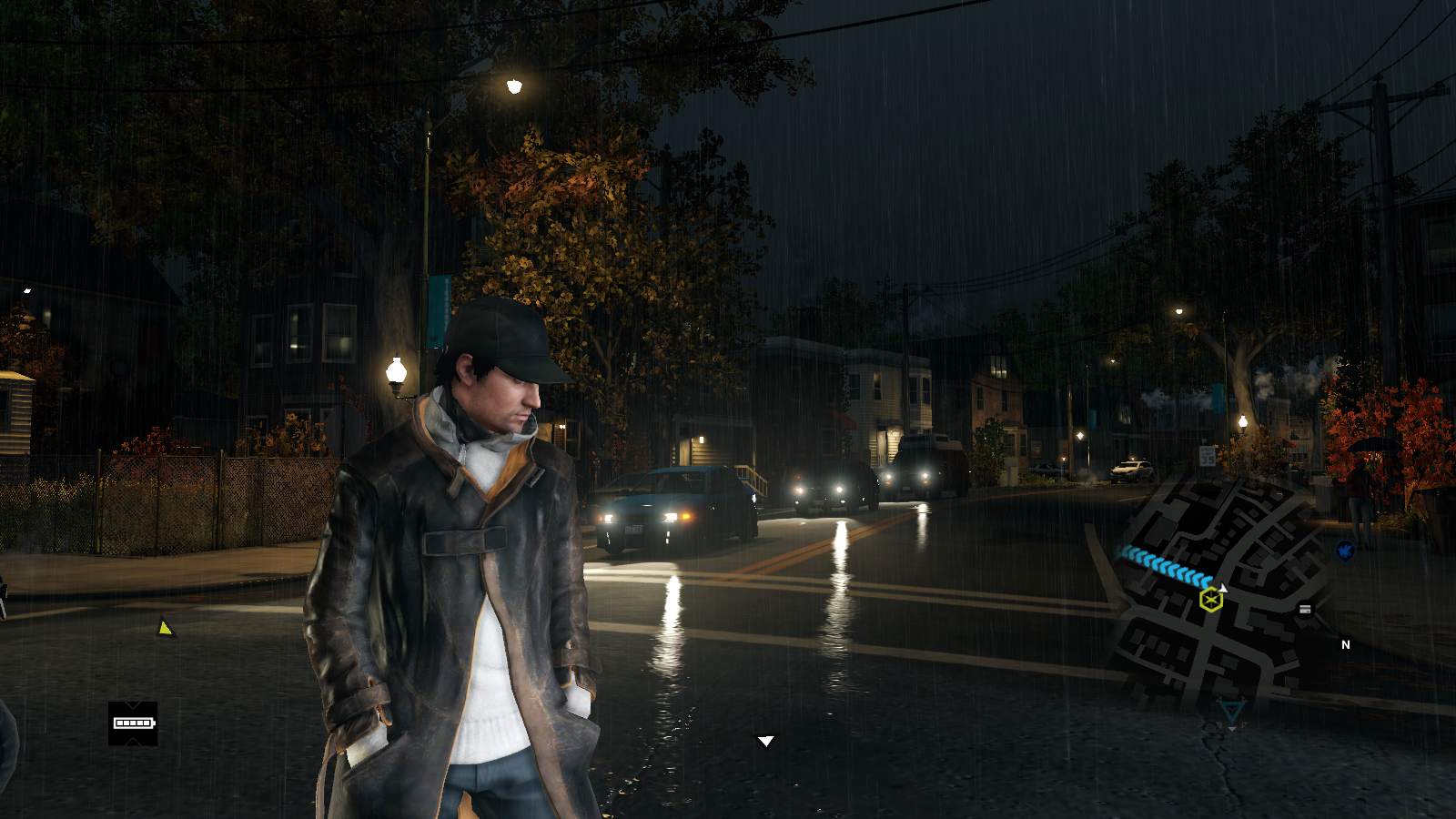Click the teal triangle marker below minimap
Screen dimensions: 1456x819
tap(1231, 710)
